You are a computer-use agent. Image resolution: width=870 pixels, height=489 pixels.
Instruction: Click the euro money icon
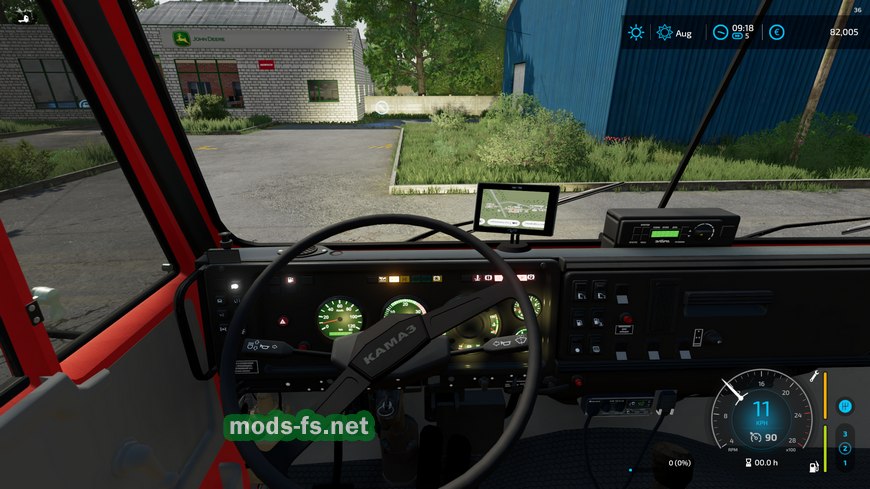click(777, 32)
